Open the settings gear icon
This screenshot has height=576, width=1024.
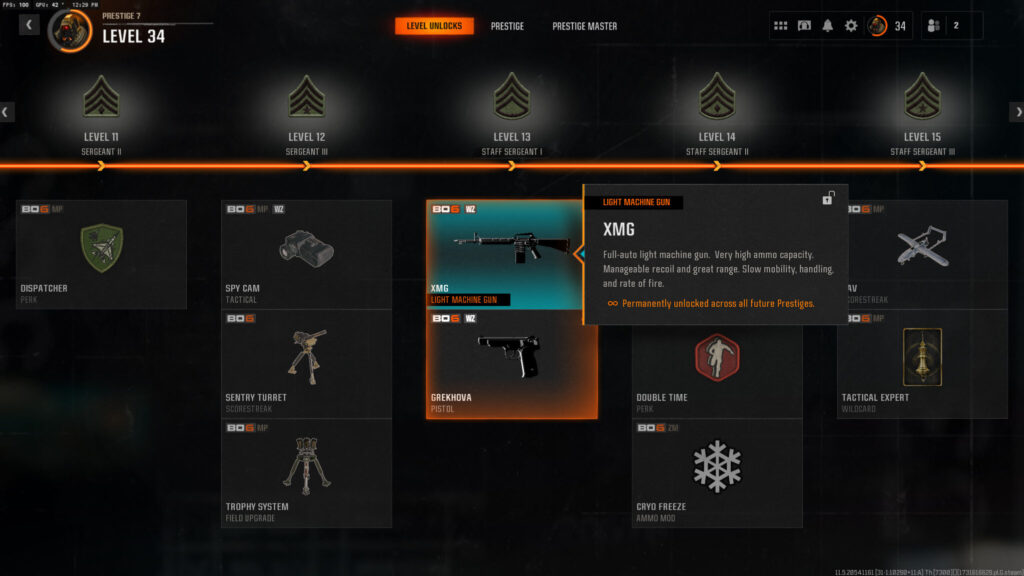tap(851, 26)
